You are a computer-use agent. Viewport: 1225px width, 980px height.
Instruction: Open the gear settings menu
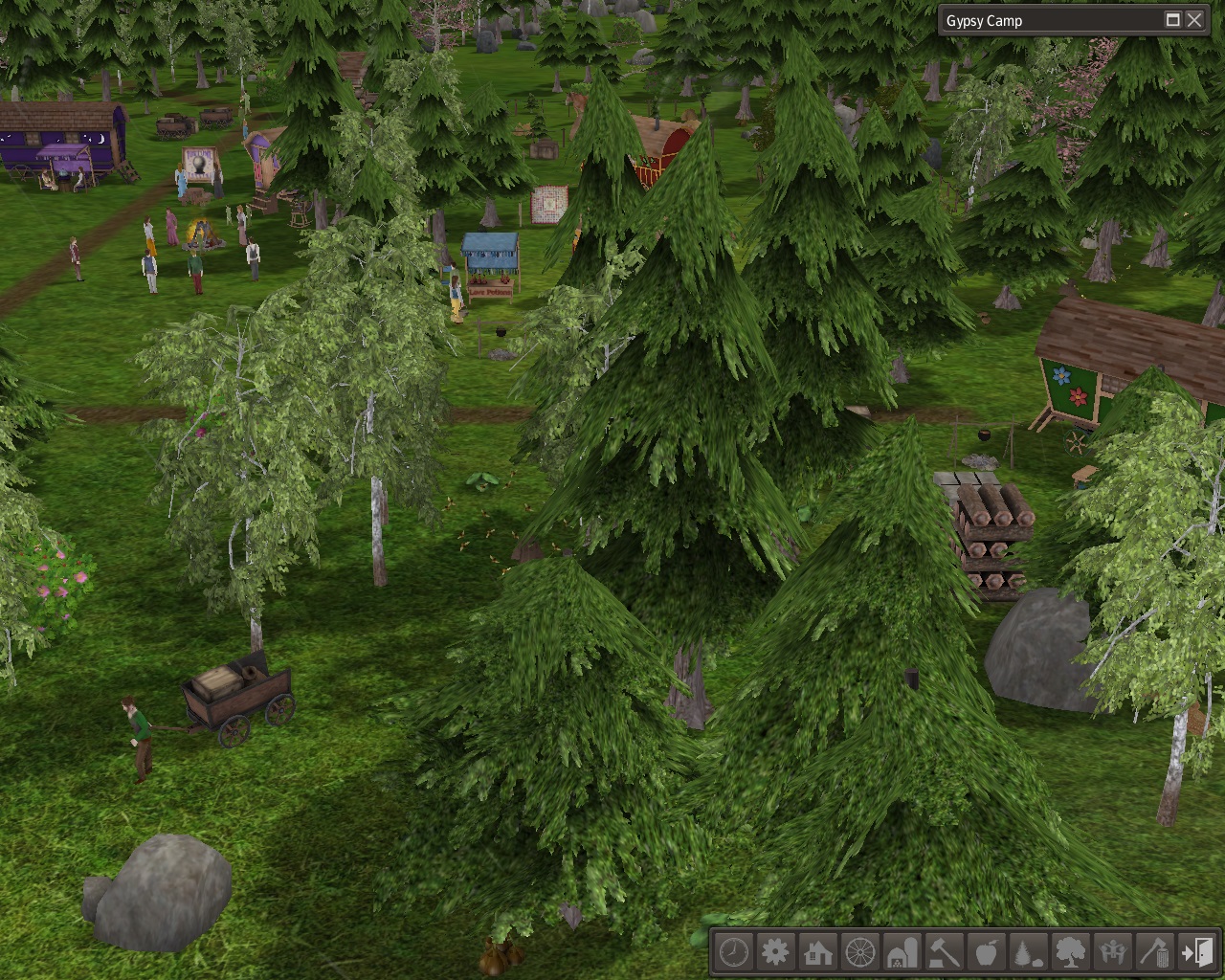775,952
